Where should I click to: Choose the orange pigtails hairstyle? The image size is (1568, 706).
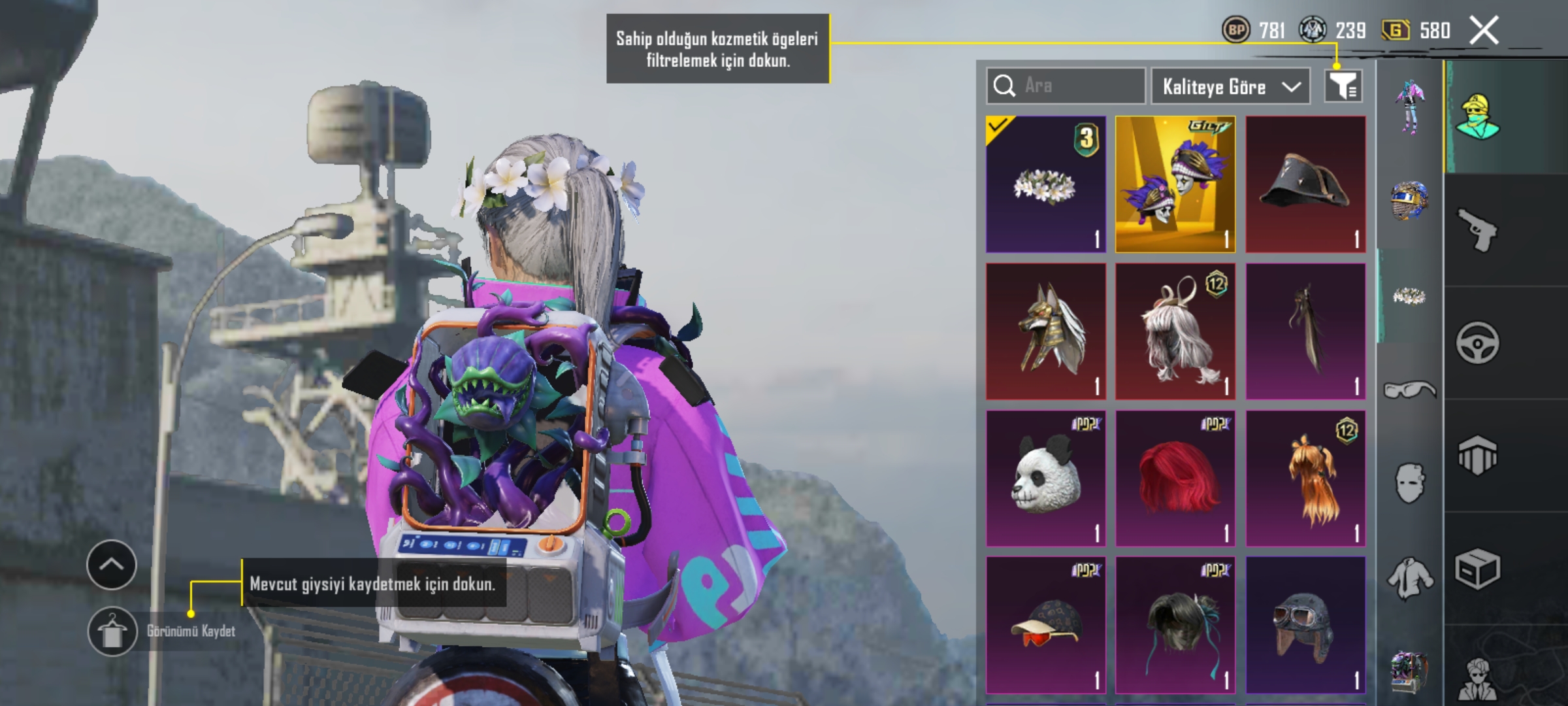[1305, 479]
